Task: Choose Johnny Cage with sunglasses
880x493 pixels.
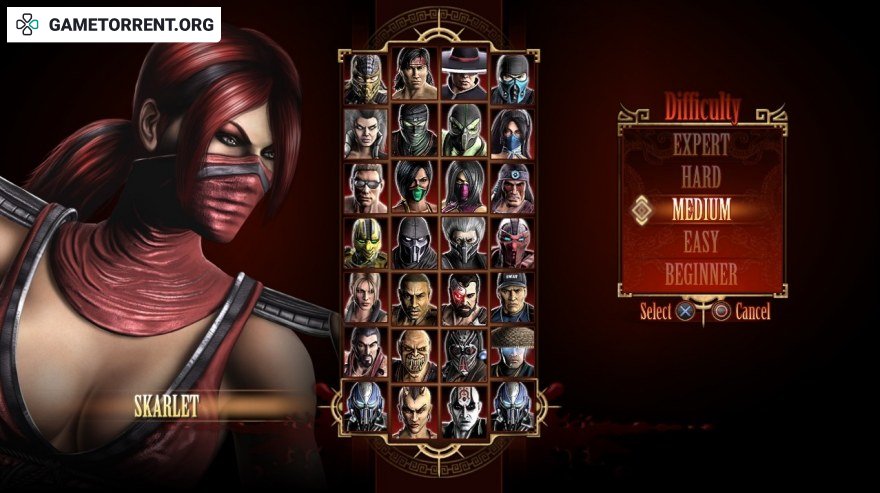Action: [365, 187]
